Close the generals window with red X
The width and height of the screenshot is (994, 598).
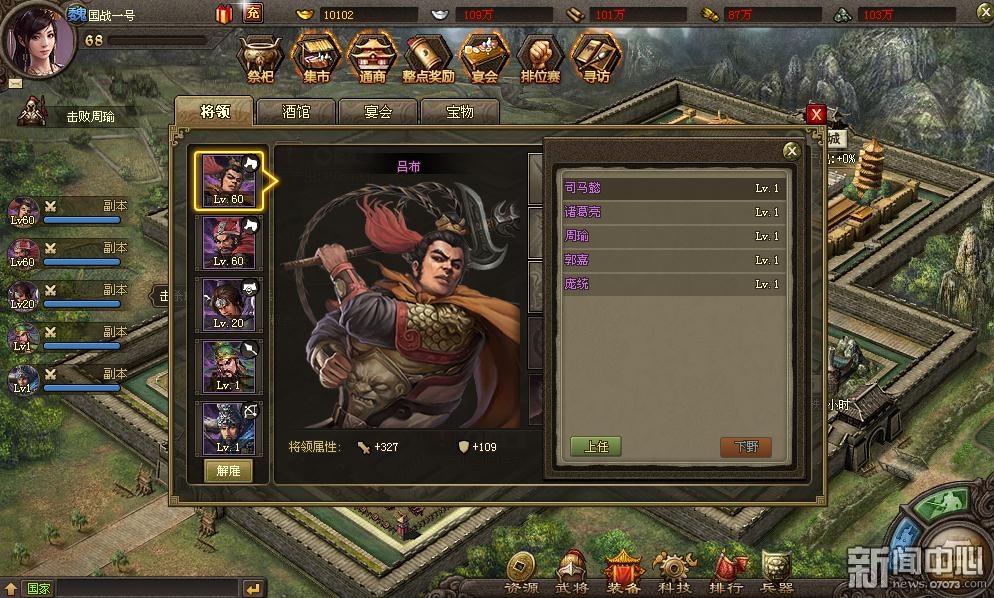pyautogui.click(x=817, y=114)
